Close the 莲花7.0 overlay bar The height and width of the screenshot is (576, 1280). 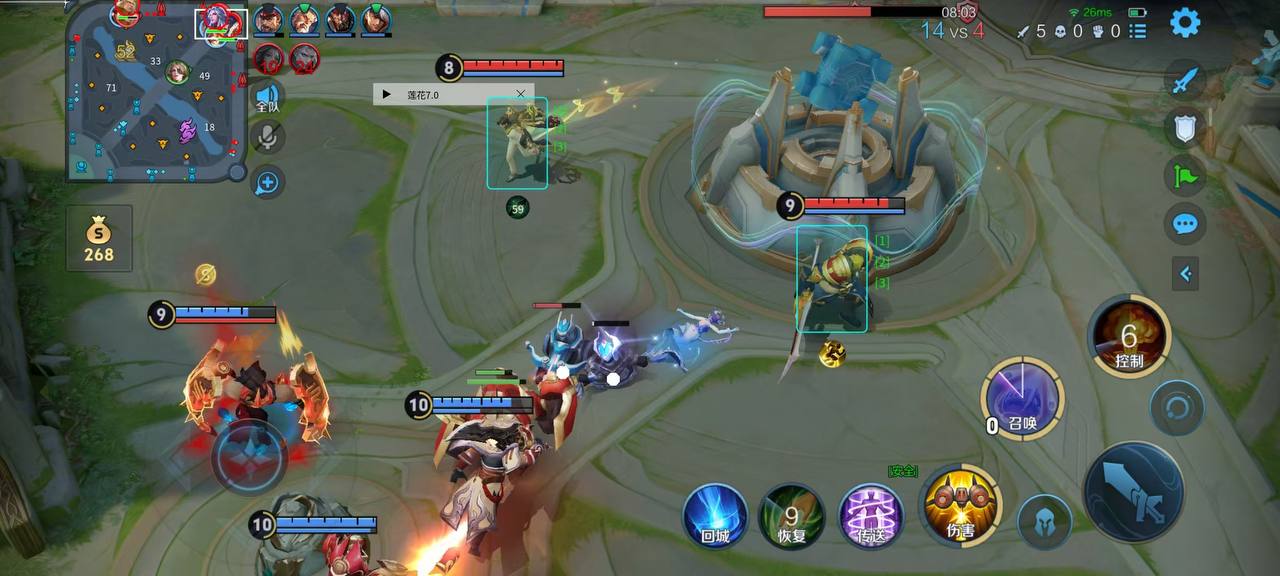click(520, 94)
